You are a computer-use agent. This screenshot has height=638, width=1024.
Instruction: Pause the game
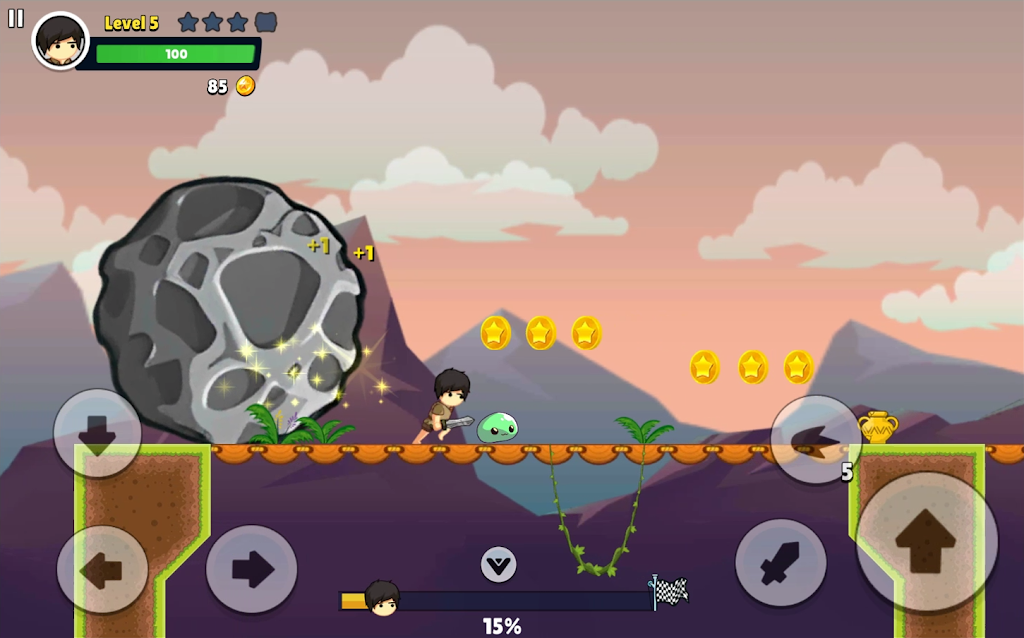(x=16, y=18)
